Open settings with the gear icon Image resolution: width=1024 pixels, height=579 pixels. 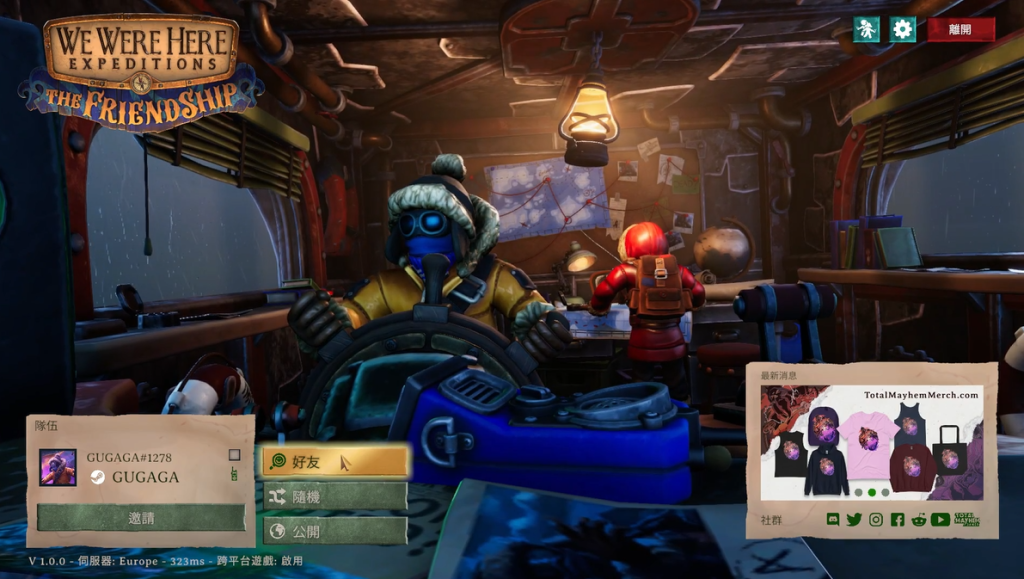coord(903,29)
